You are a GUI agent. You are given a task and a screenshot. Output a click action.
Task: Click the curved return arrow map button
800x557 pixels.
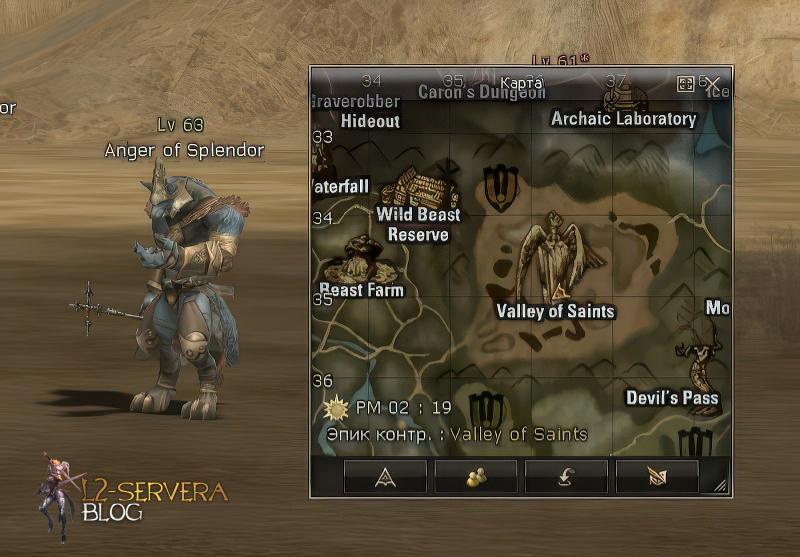point(566,477)
